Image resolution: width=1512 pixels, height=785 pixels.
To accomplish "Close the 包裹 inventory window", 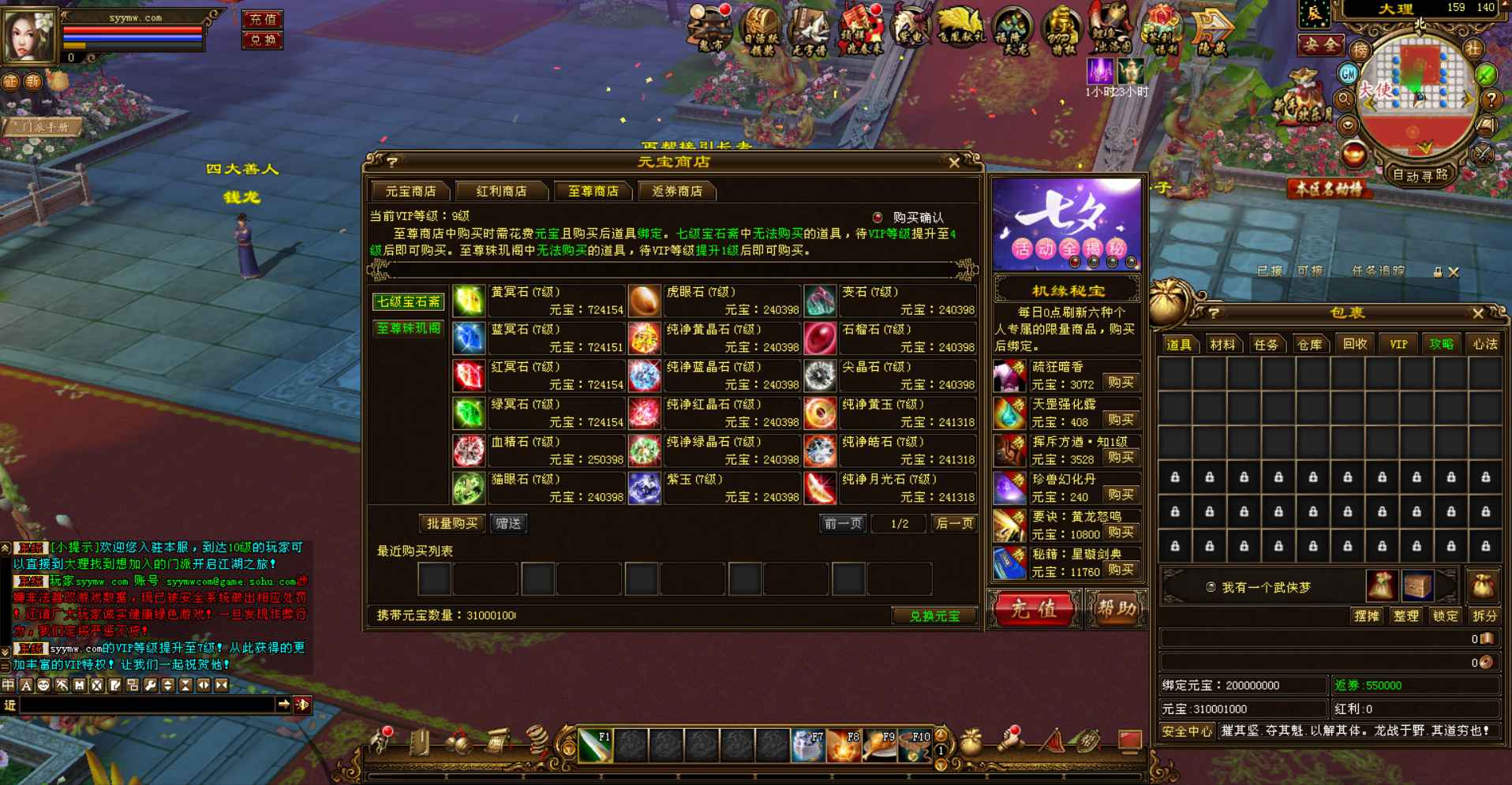I will tap(1478, 313).
